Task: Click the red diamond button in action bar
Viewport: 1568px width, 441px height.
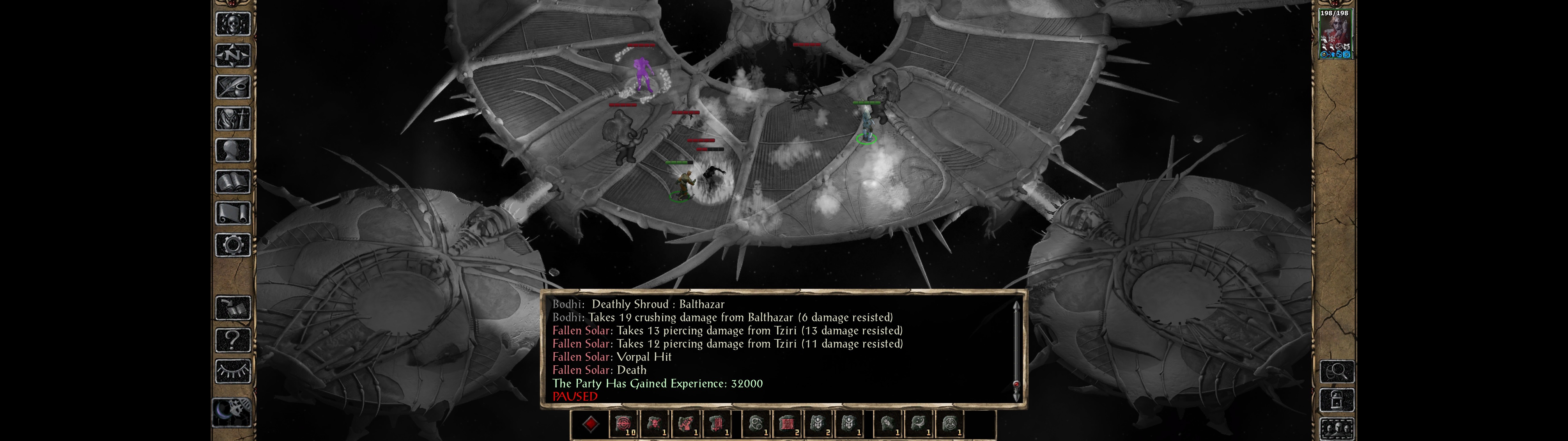Action: [x=590, y=424]
